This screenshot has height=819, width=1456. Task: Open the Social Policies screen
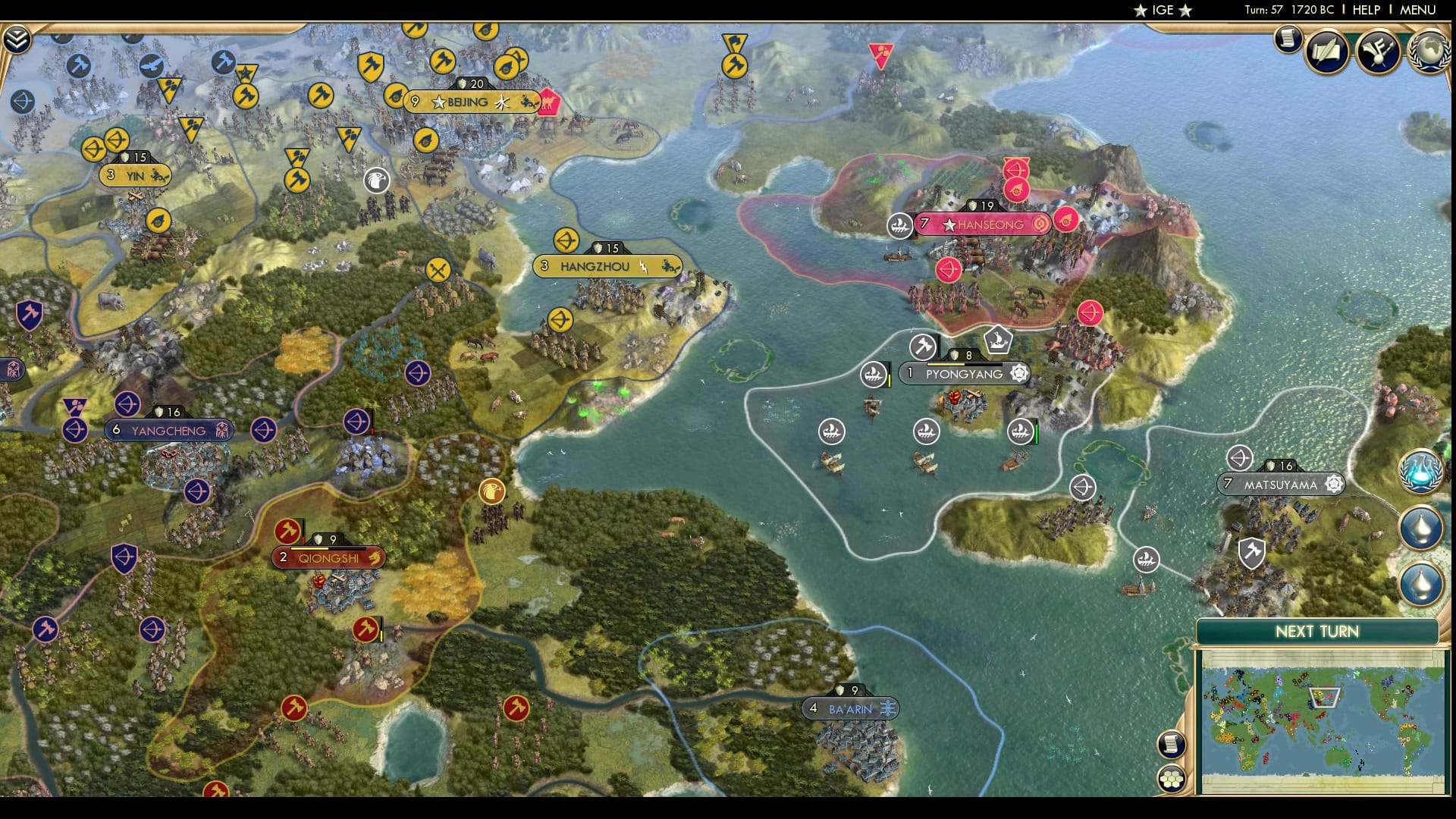(x=1326, y=51)
